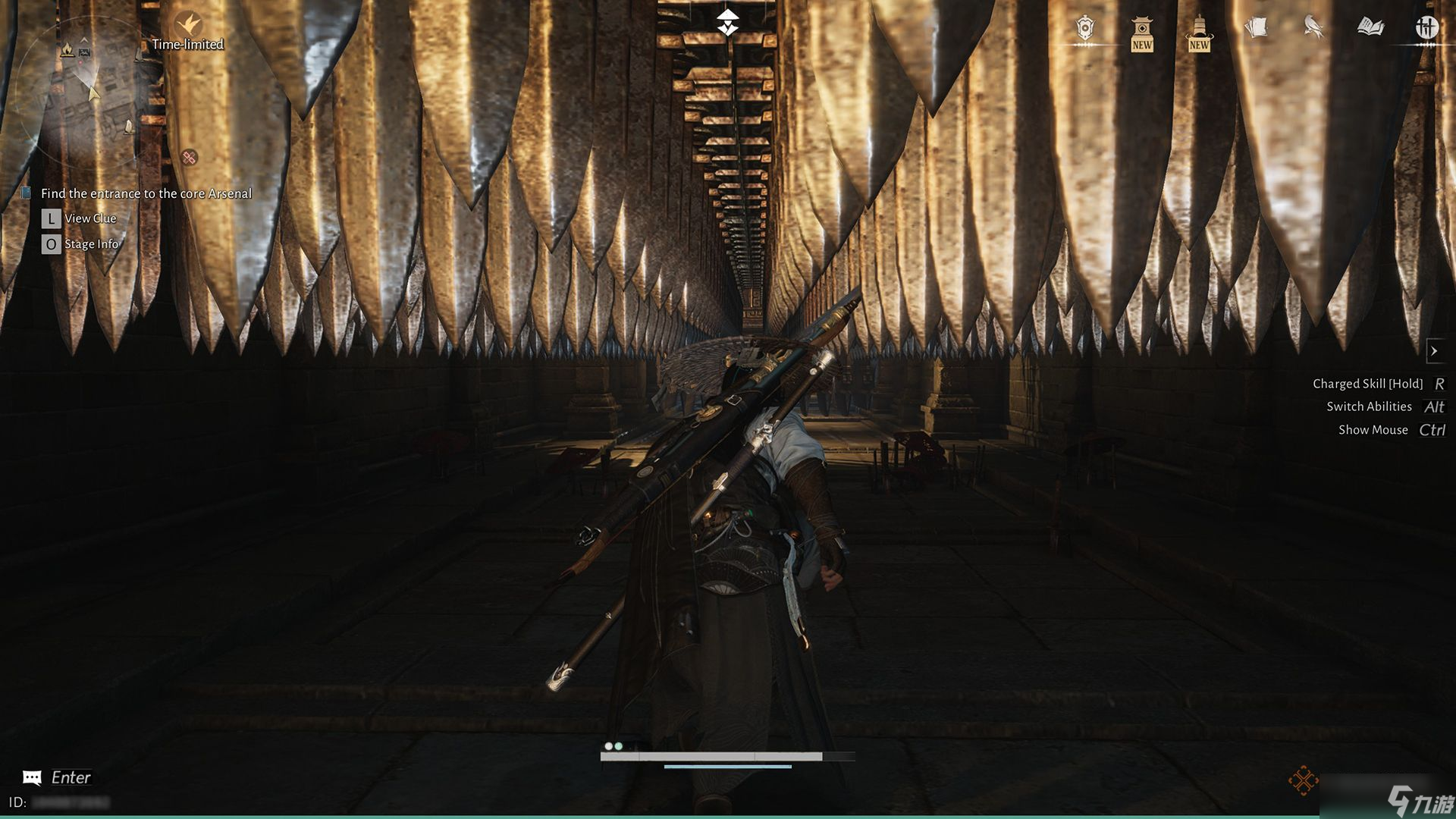Select the 'Find the entrance to the core Arsenal' objective
The height and width of the screenshot is (819, 1456).
[x=146, y=194]
